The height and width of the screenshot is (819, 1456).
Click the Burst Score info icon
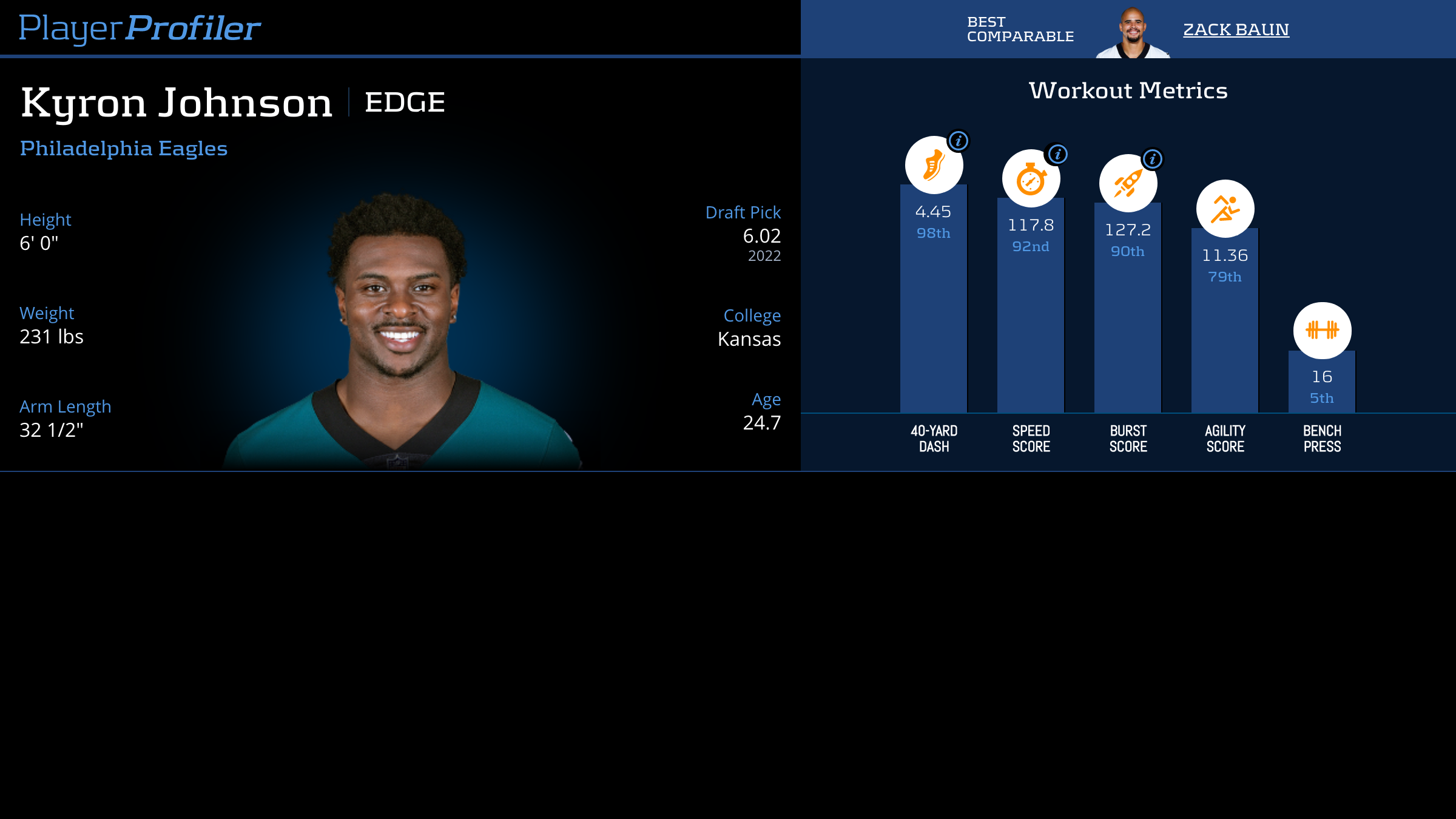pyautogui.click(x=1153, y=159)
